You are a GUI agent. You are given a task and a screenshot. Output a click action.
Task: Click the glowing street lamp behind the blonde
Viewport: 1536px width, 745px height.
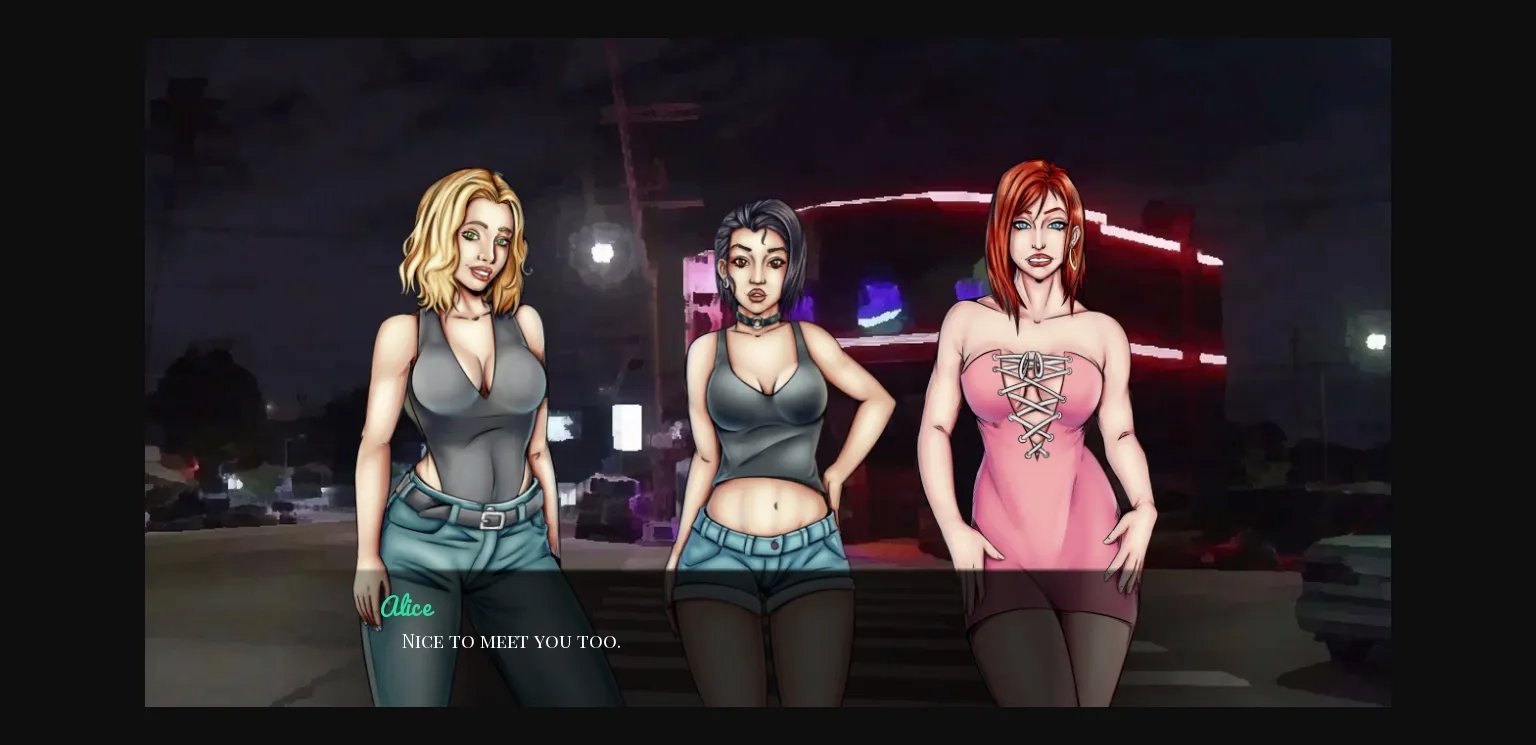[x=601, y=251]
